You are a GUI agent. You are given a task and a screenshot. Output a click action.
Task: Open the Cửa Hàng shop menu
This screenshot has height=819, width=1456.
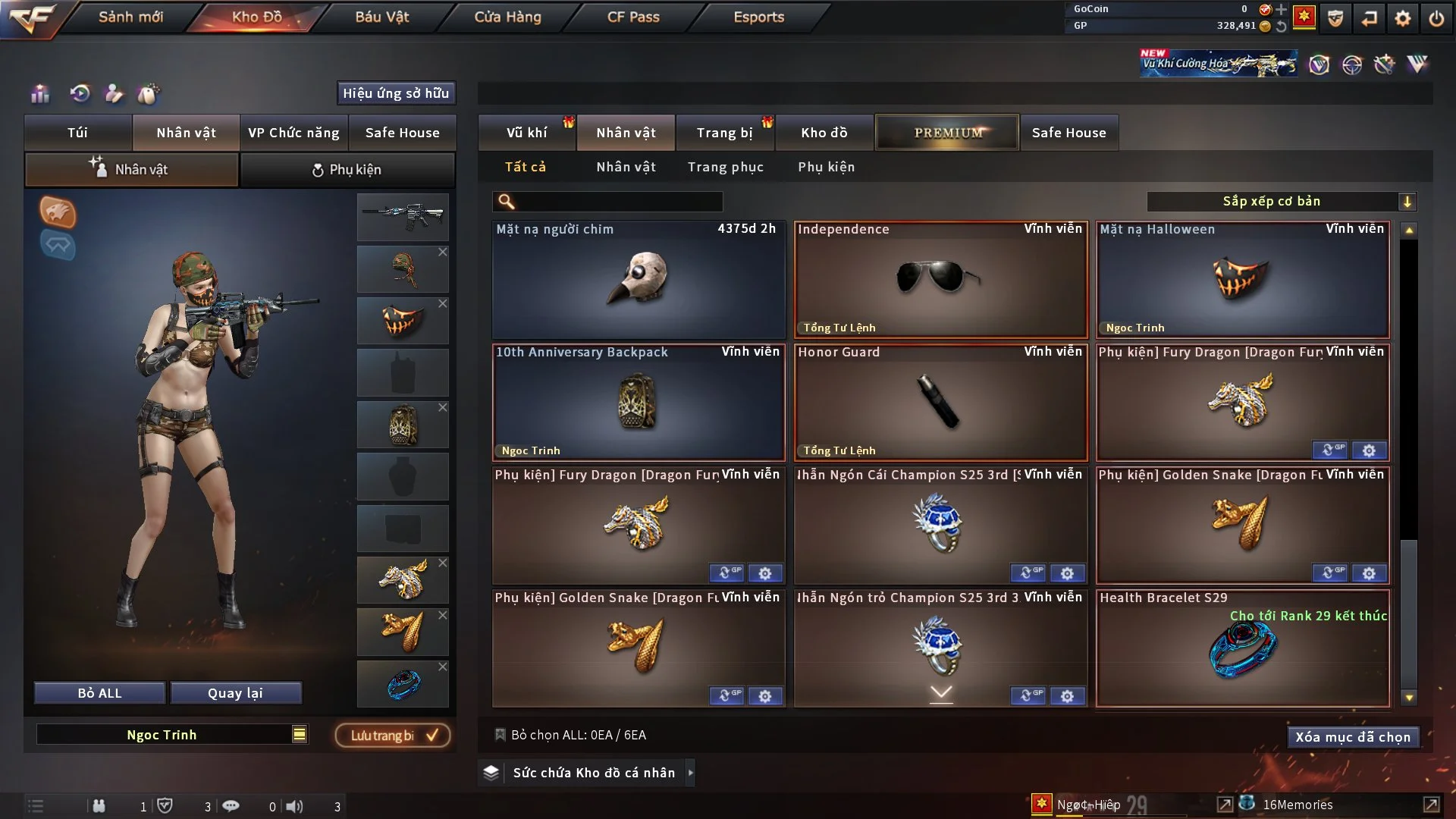507,17
